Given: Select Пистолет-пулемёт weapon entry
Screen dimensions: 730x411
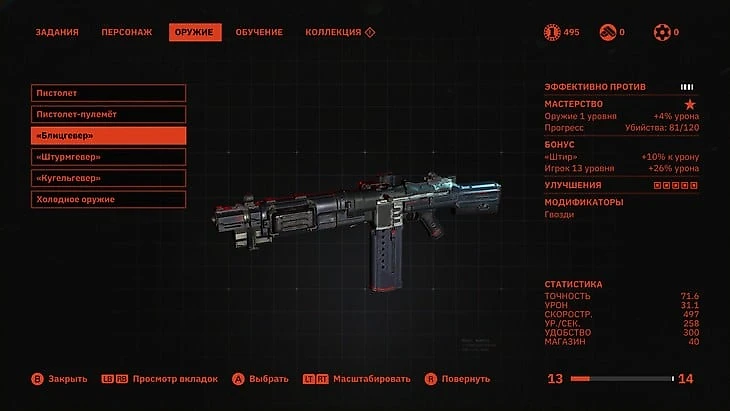Looking at the screenshot, I should pyautogui.click(x=108, y=114).
